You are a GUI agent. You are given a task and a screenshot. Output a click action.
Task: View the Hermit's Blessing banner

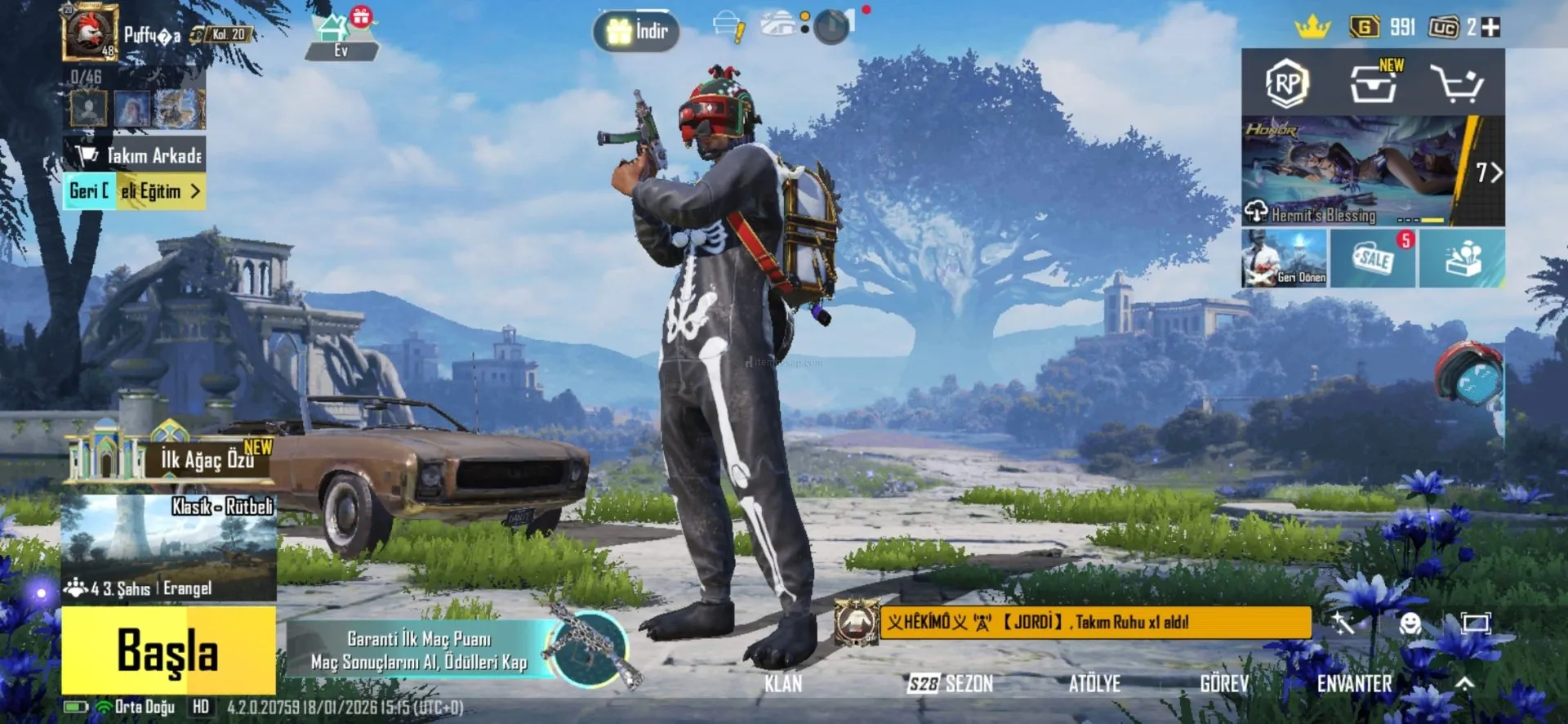[1356, 172]
